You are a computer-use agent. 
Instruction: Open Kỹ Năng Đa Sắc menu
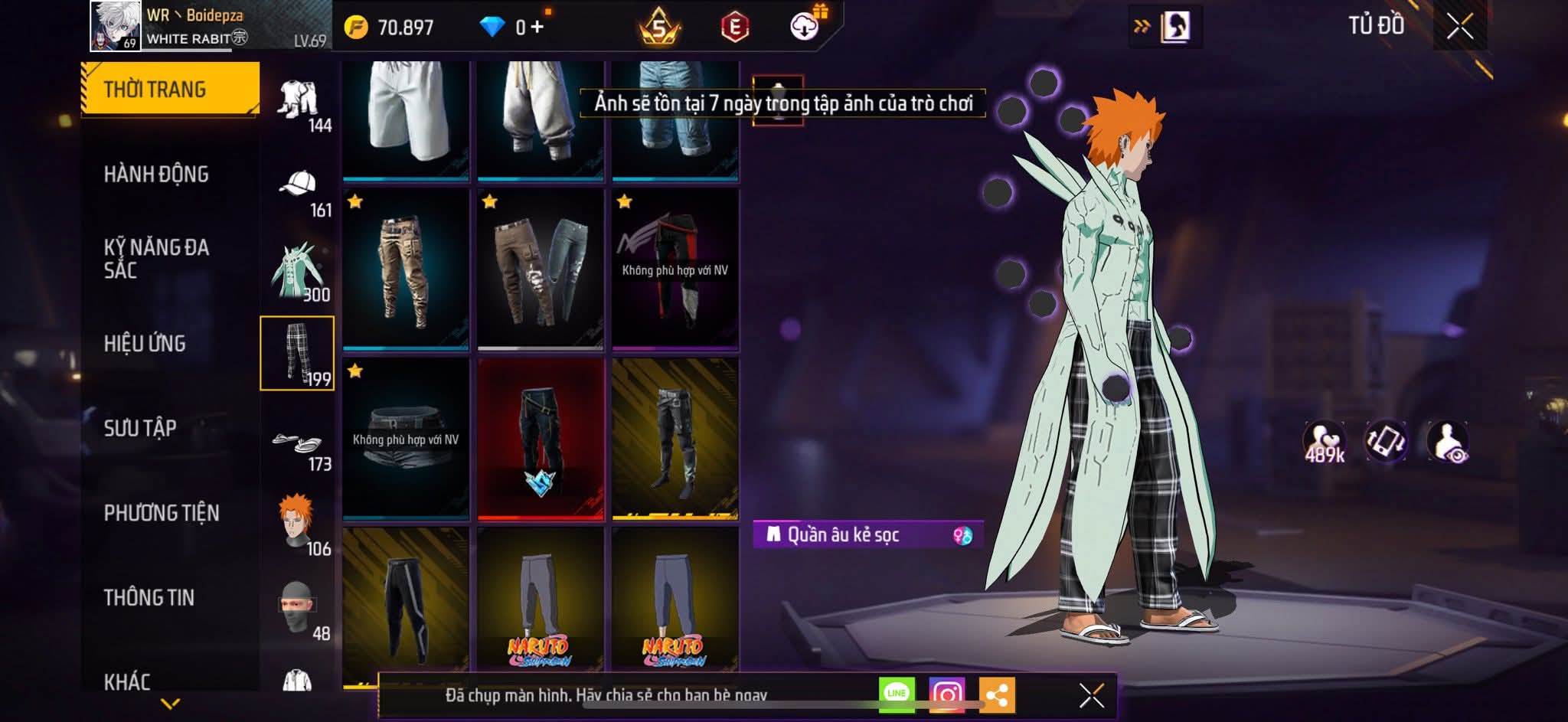(x=156, y=258)
